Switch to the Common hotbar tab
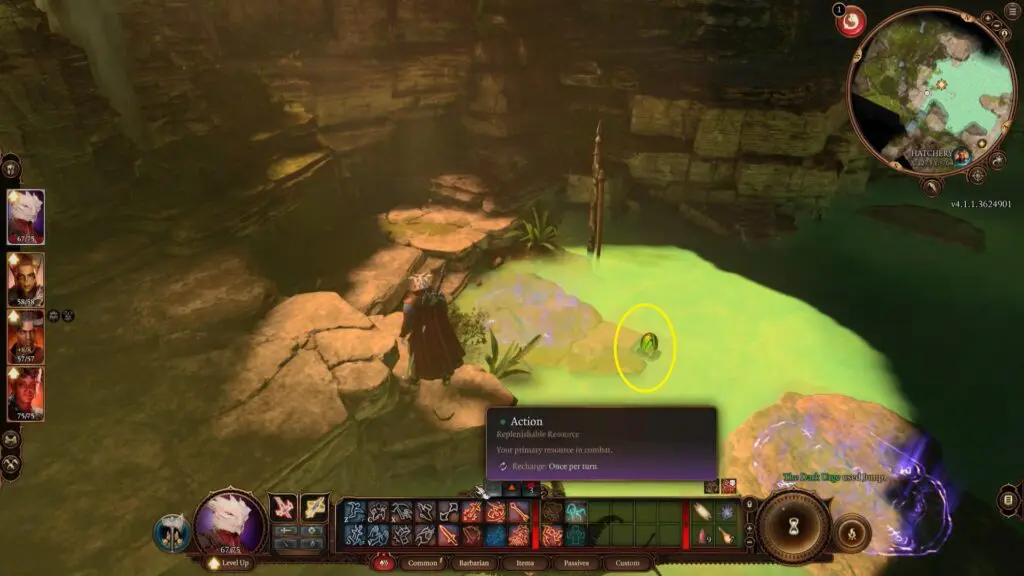Screen dimensions: 1024x576 [x=424, y=563]
